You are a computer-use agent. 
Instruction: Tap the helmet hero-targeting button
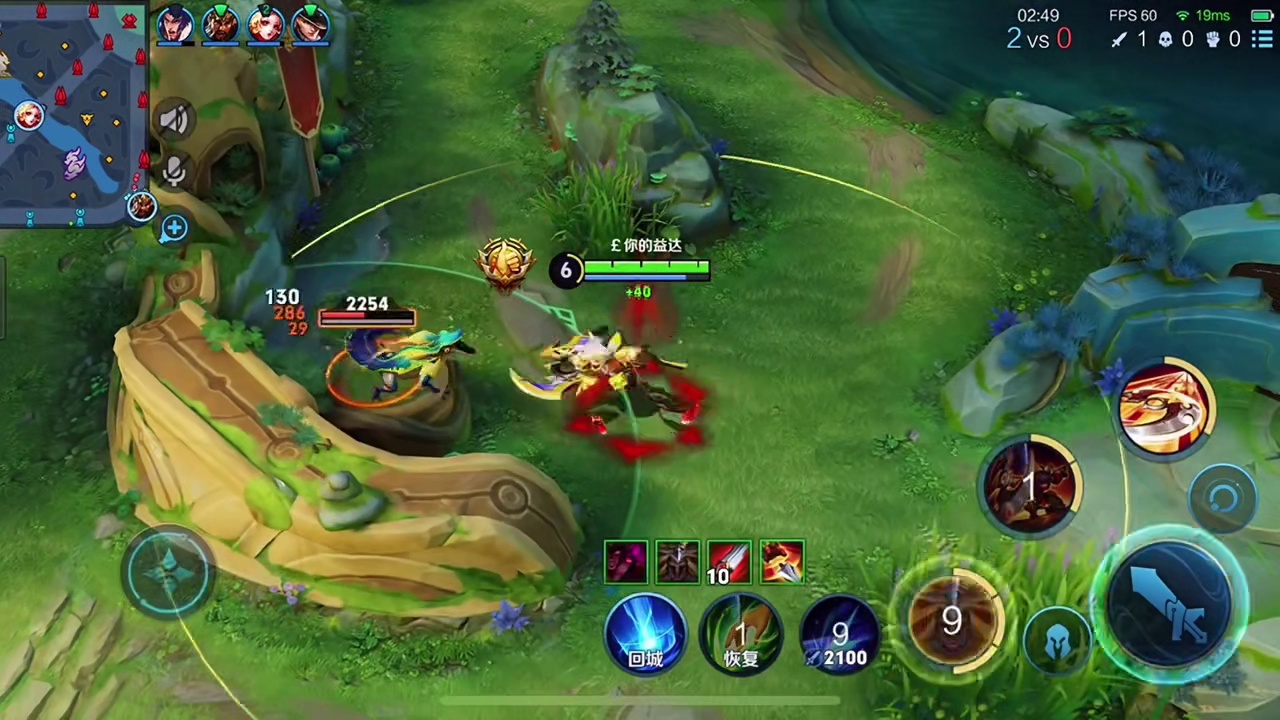click(x=1059, y=642)
